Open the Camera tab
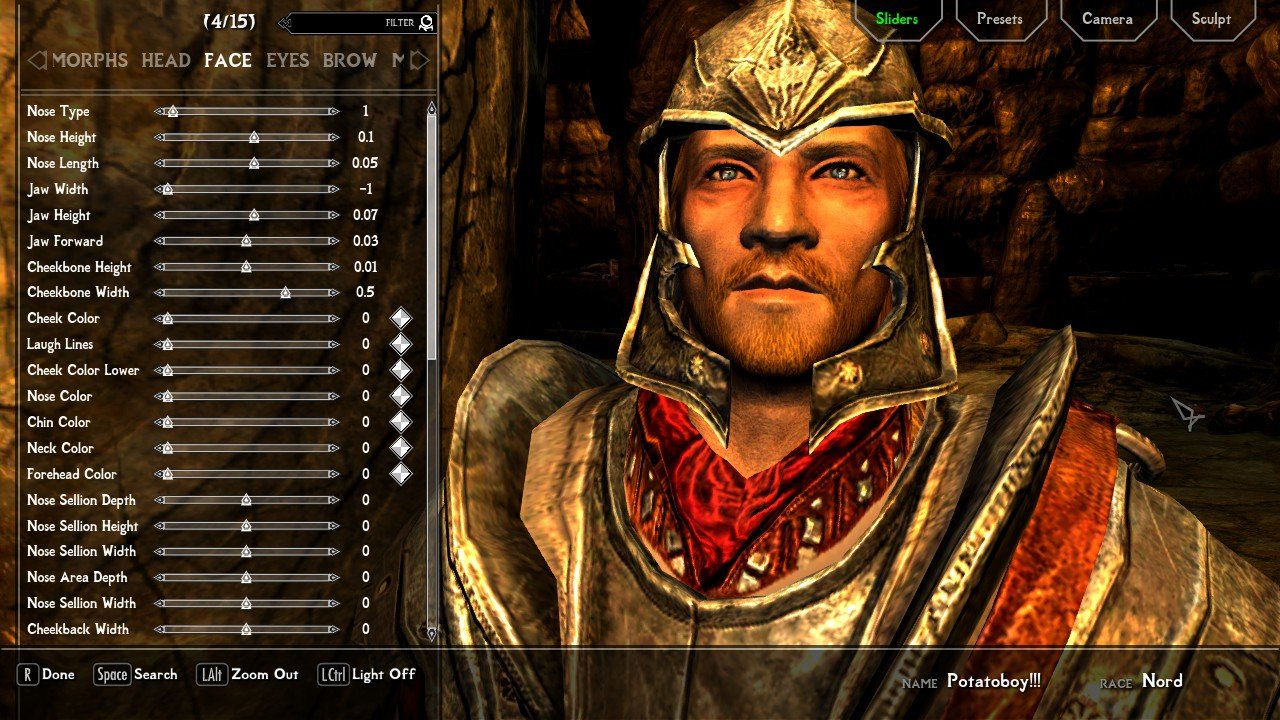 [x=1107, y=19]
